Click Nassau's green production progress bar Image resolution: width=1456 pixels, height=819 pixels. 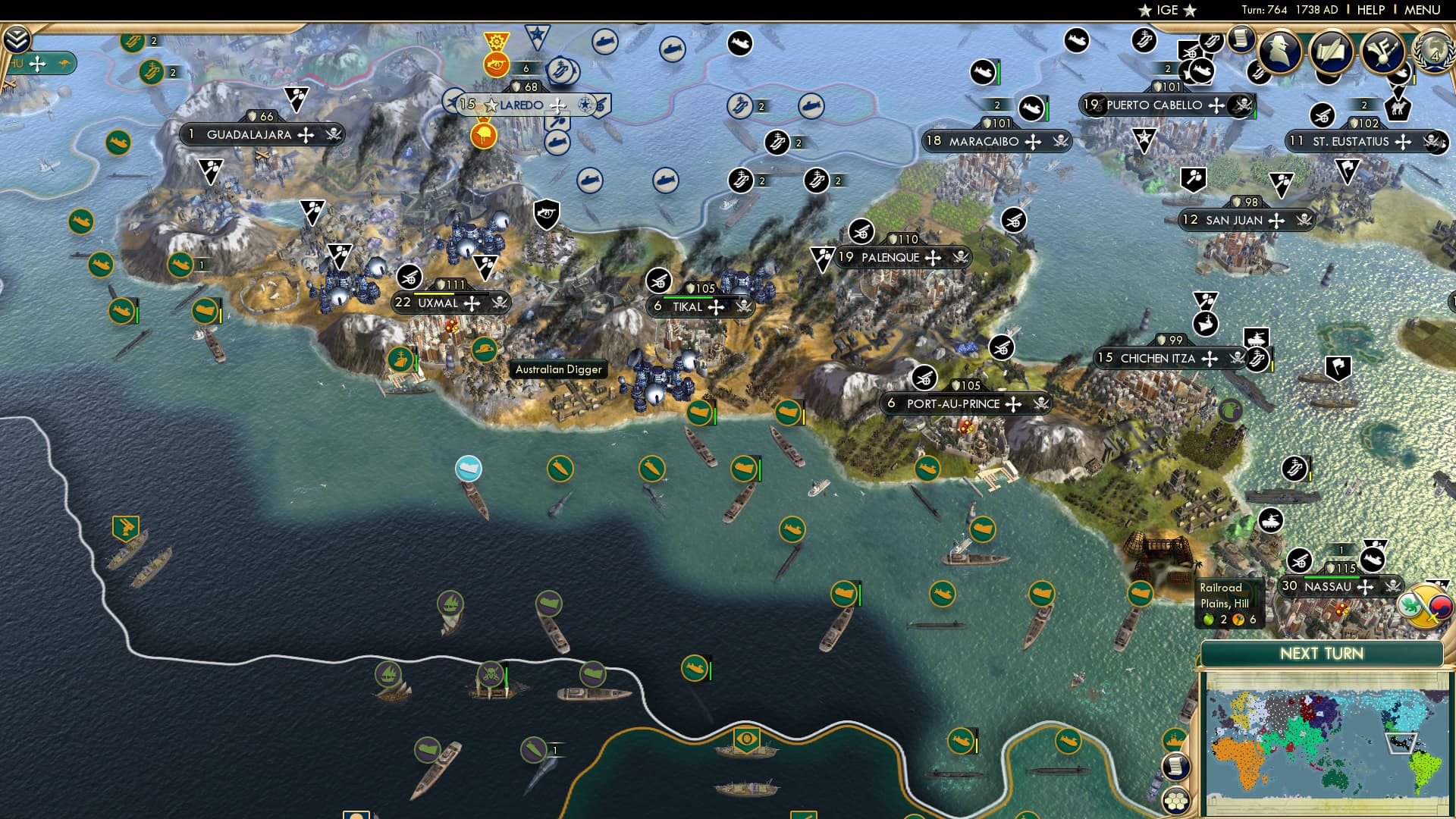(1332, 578)
